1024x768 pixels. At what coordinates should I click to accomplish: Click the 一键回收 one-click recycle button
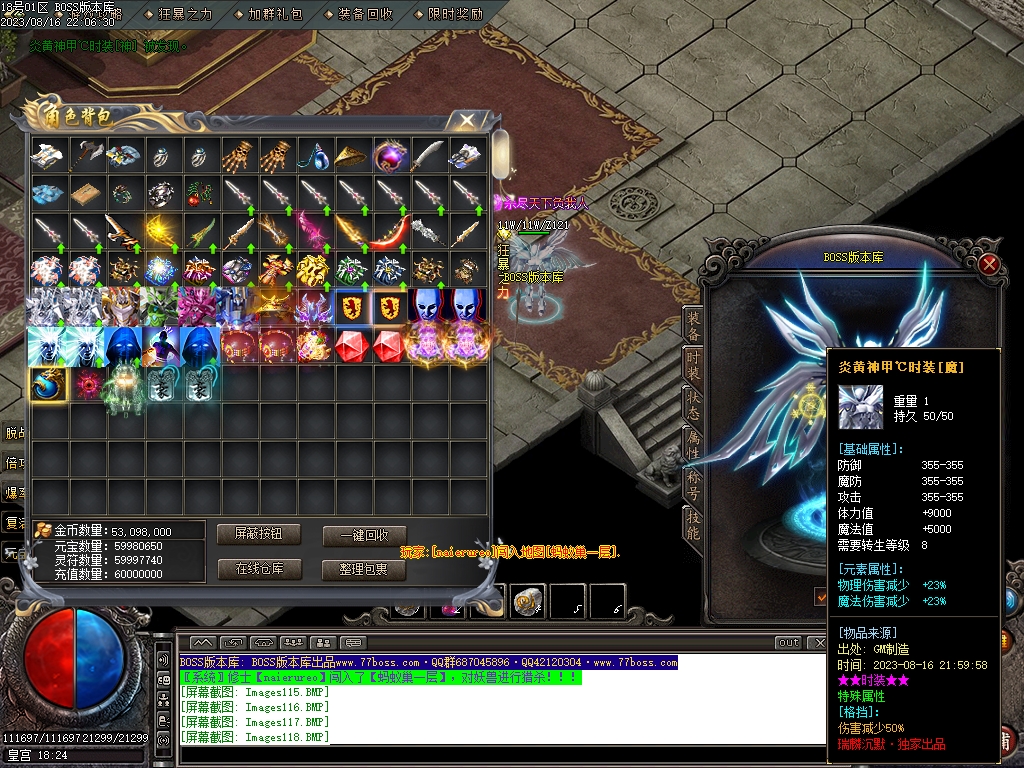[364, 536]
